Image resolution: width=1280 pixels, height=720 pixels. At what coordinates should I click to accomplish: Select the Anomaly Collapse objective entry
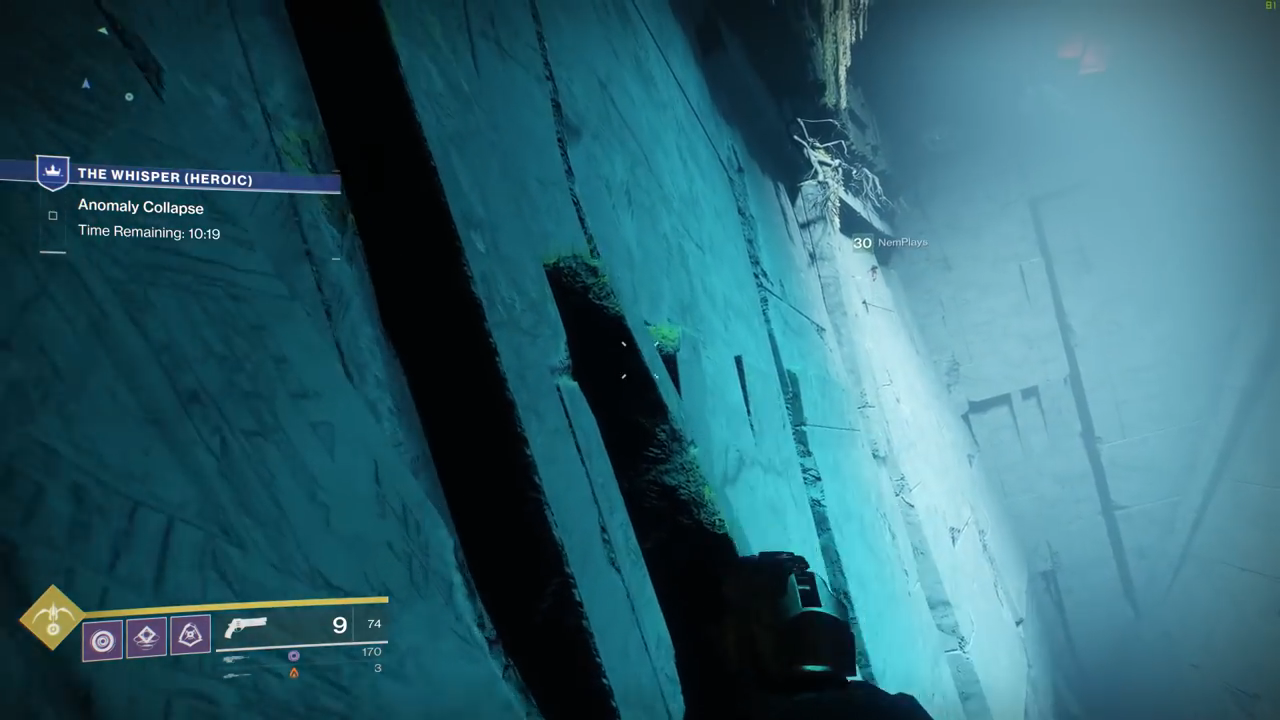141,208
